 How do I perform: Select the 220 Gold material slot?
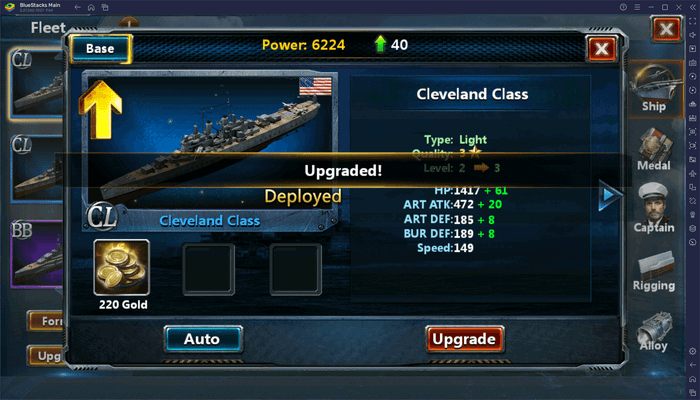[x=122, y=268]
